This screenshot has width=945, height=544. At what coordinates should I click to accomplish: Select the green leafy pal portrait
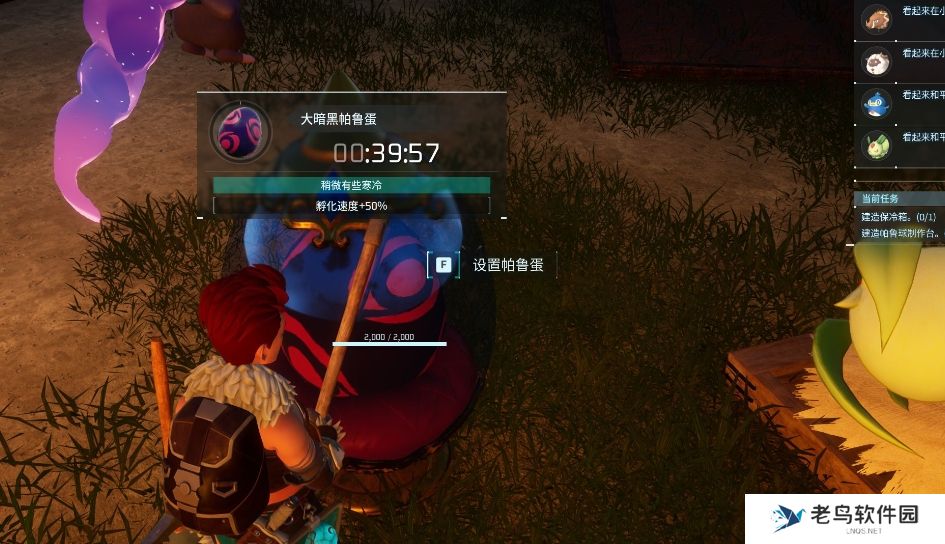(x=876, y=144)
